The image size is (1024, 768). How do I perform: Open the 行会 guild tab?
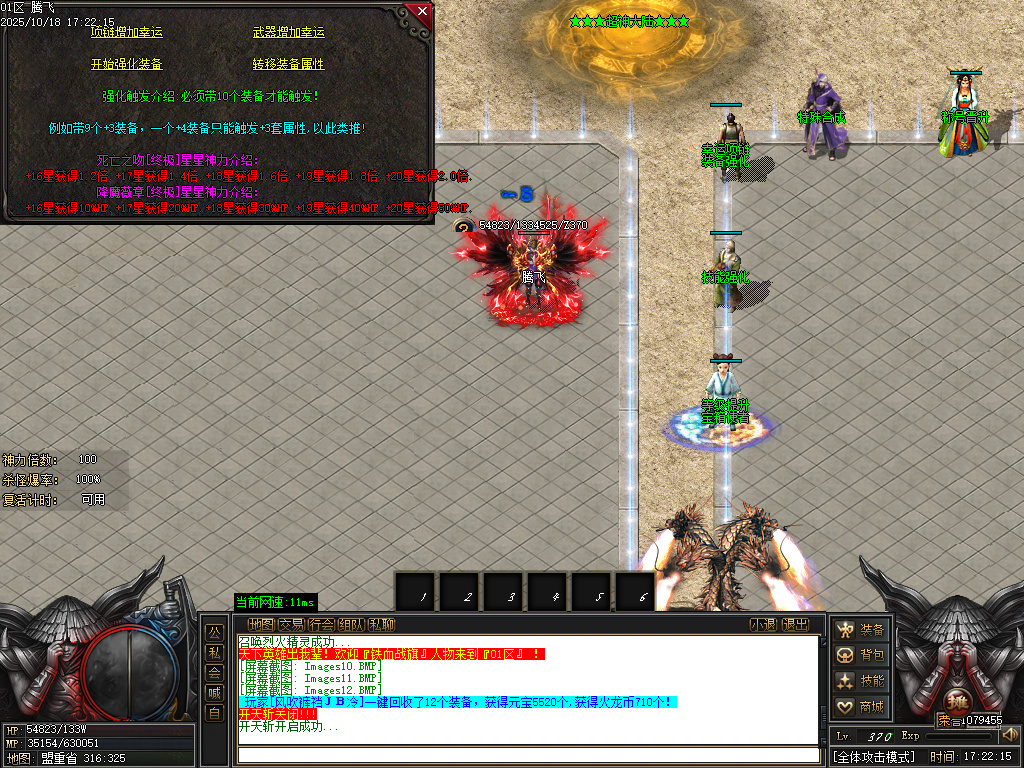[x=321, y=625]
